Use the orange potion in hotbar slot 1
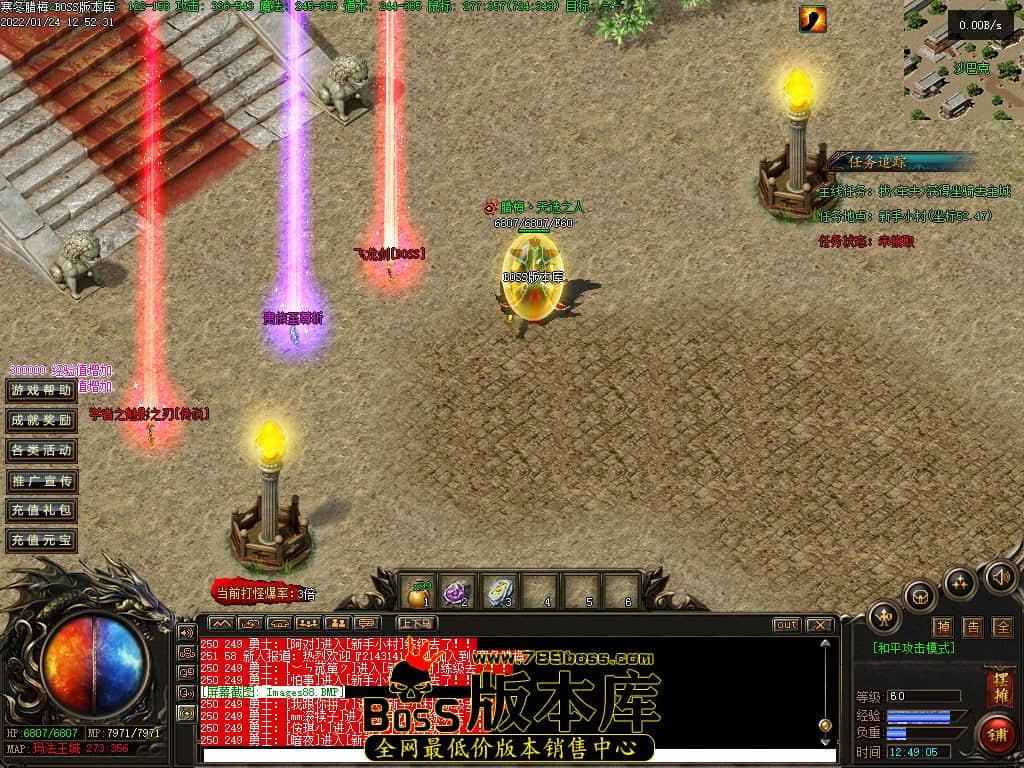1024x768 pixels. [419, 592]
